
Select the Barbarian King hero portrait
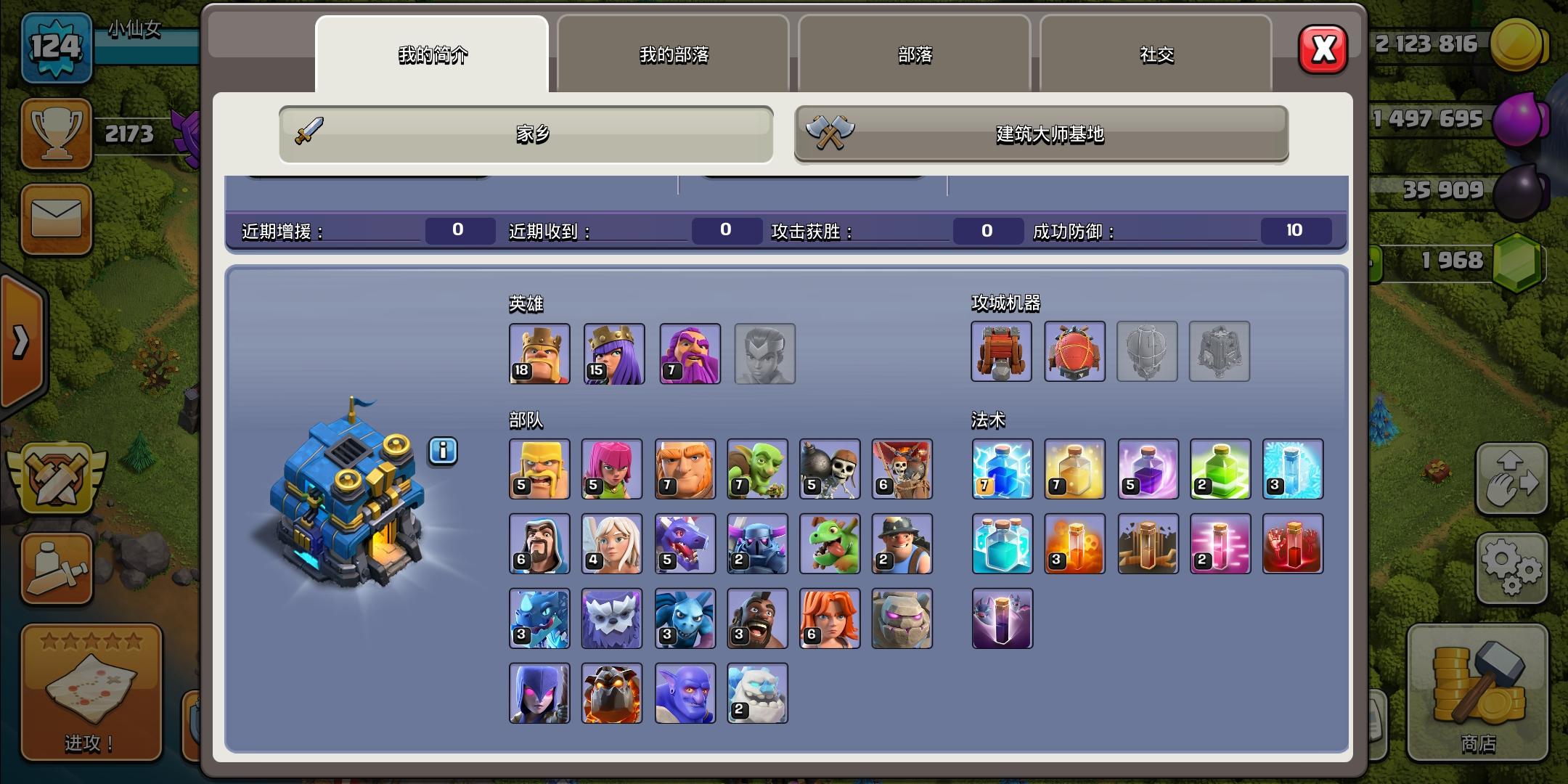tap(540, 354)
